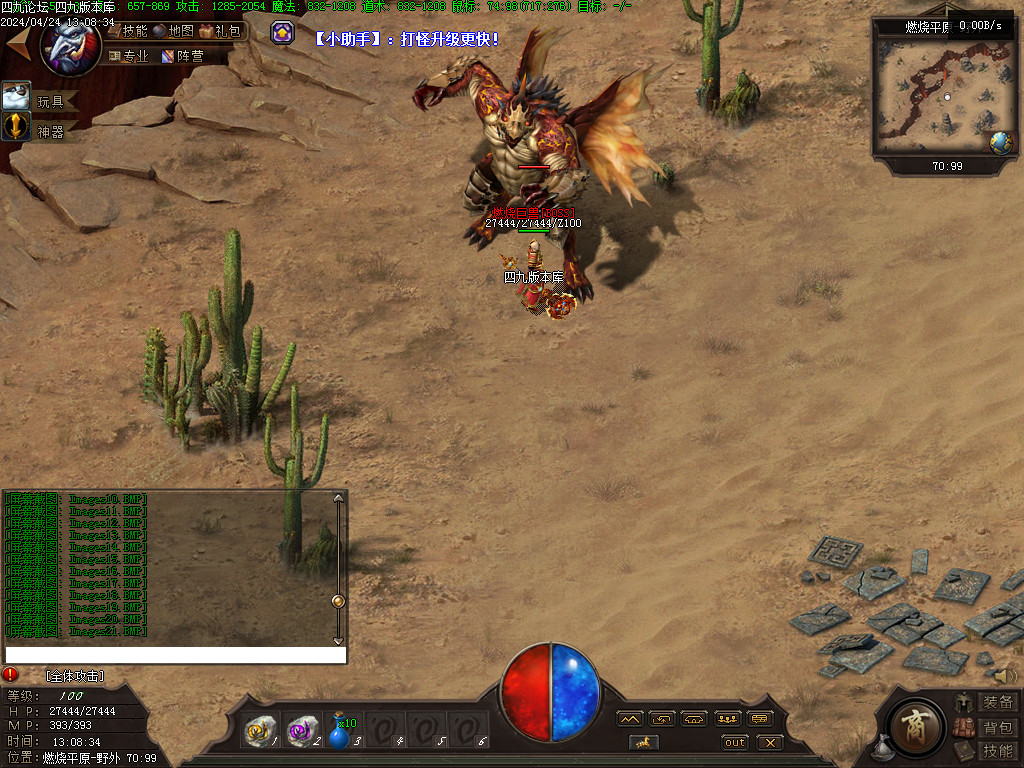Viewport: 1024px width, 768px height.
Task: Toggle the 全体攻击 attack mode label
Action: click(74, 677)
